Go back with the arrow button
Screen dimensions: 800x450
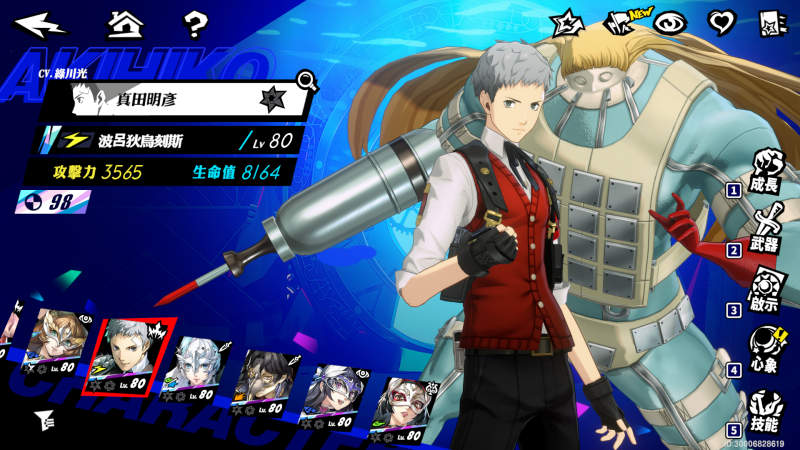pos(41,24)
